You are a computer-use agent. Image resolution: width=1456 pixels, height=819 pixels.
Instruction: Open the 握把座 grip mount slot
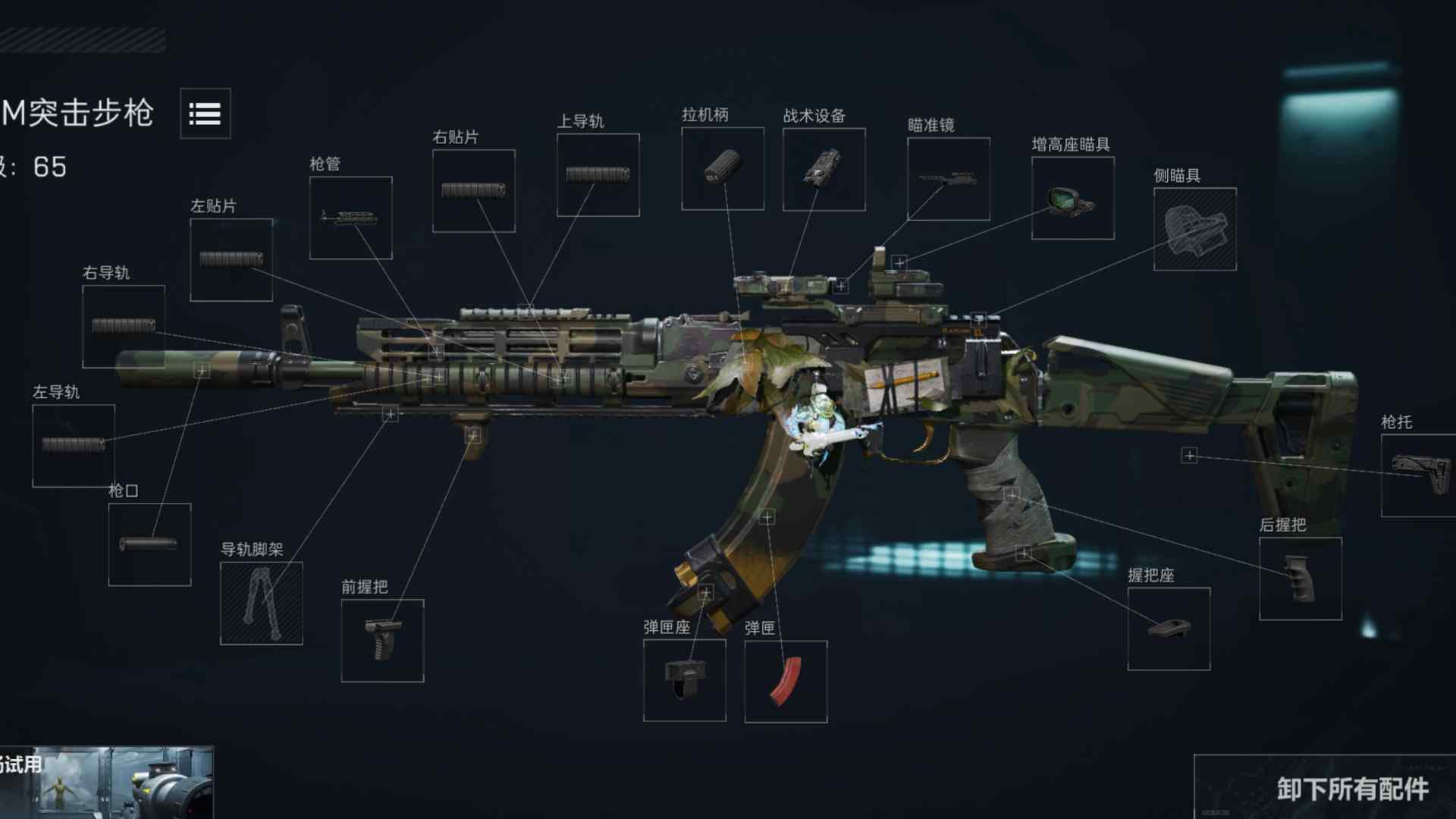1168,628
